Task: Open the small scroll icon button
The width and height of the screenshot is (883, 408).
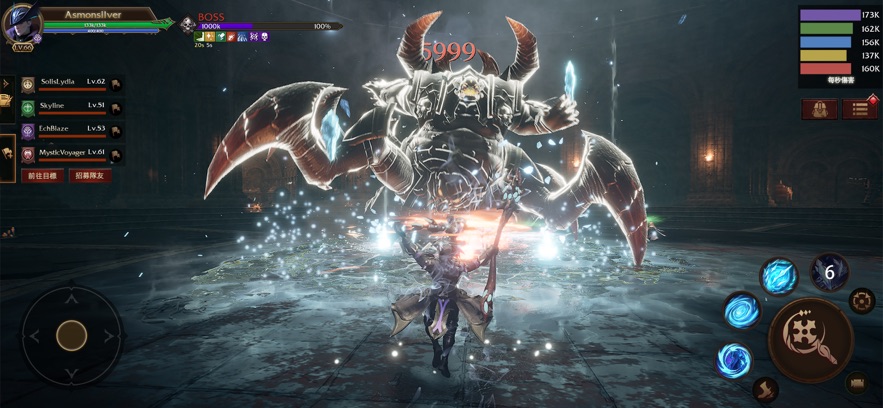Action: [x=857, y=382]
